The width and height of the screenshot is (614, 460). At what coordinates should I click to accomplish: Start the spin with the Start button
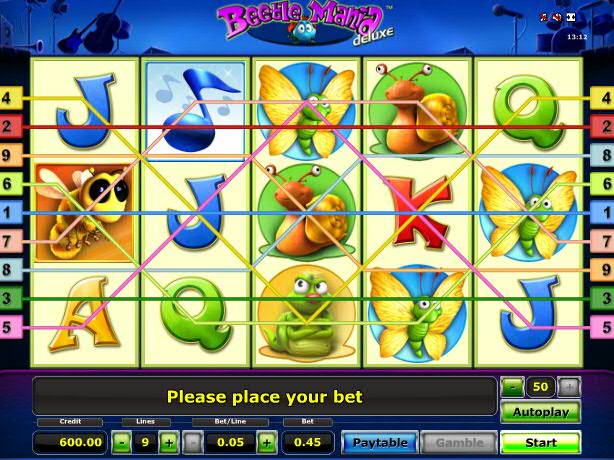pos(540,441)
